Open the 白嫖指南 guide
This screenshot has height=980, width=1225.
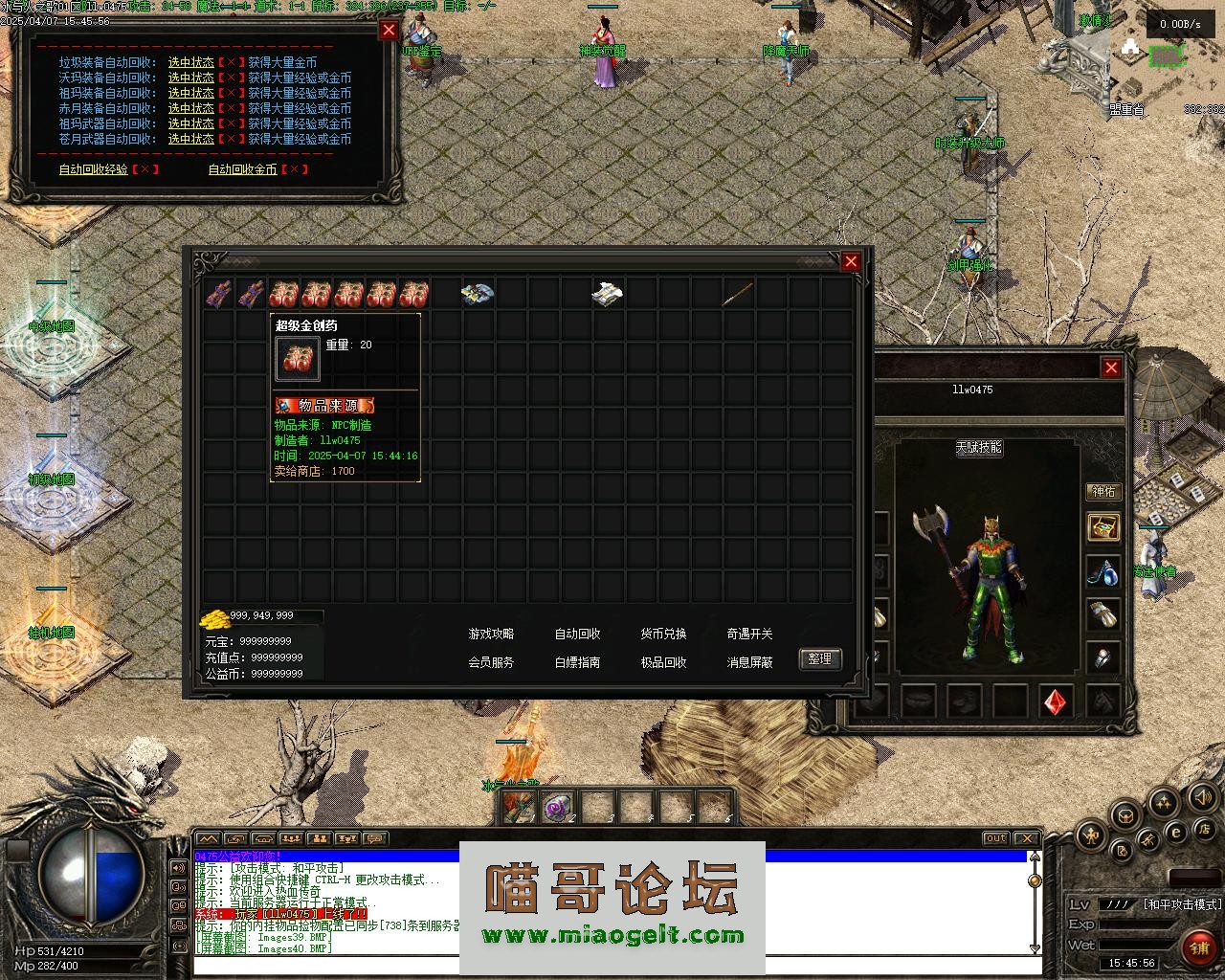point(577,662)
